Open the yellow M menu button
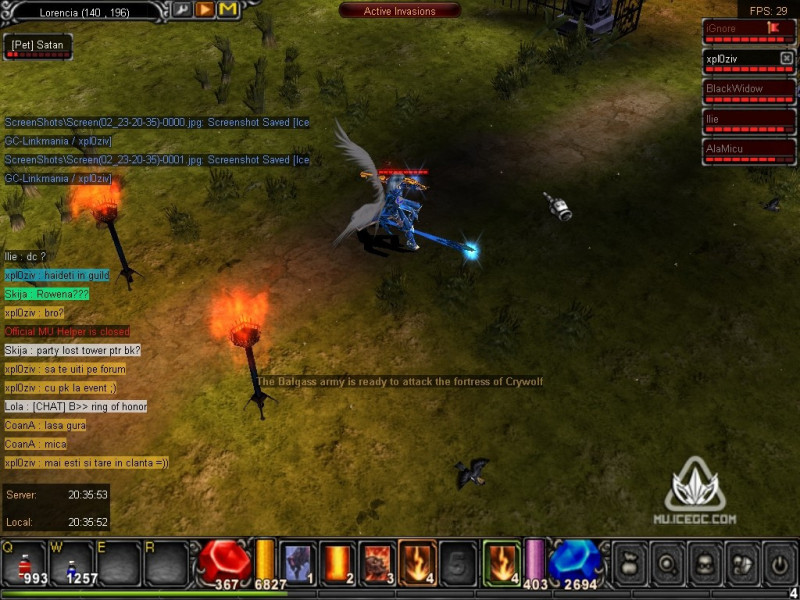Viewport: 800px width, 600px height. pos(228,10)
